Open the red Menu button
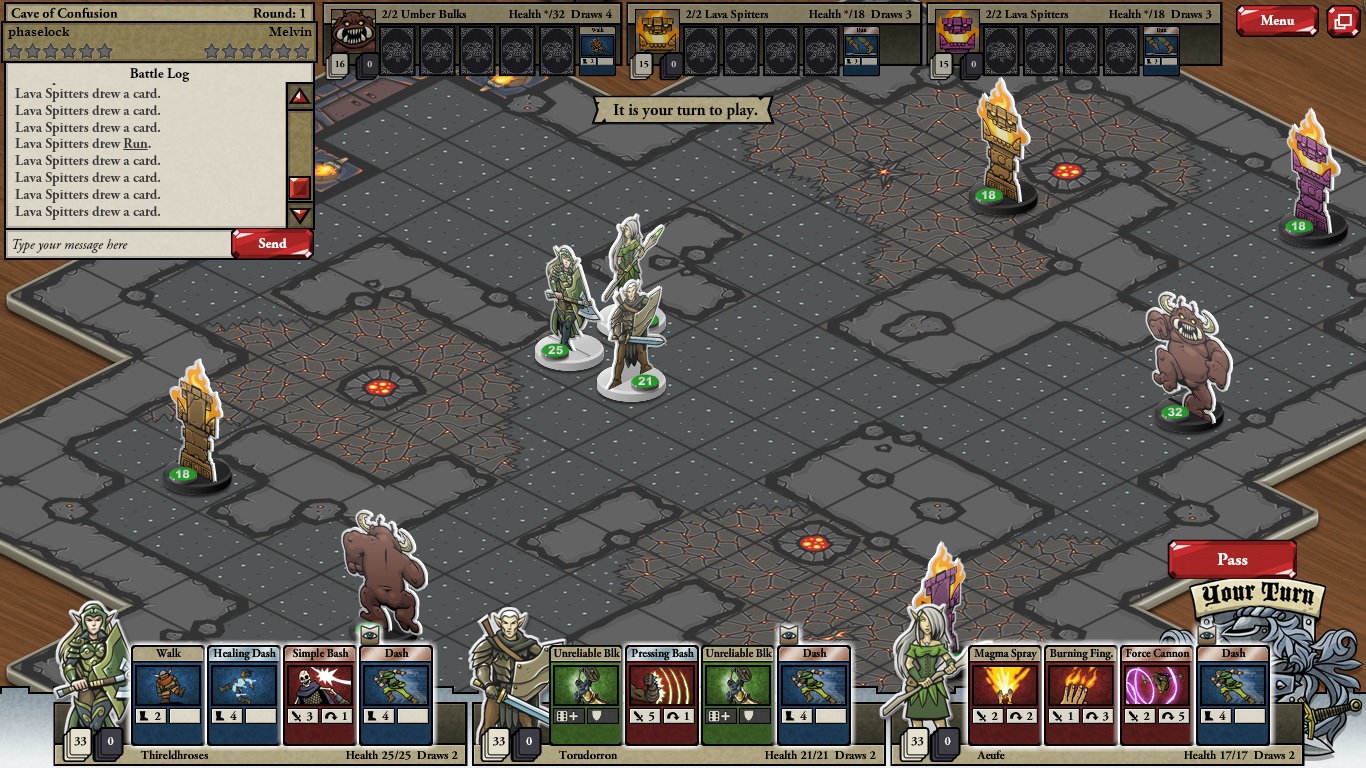The image size is (1366, 768). point(1276,21)
